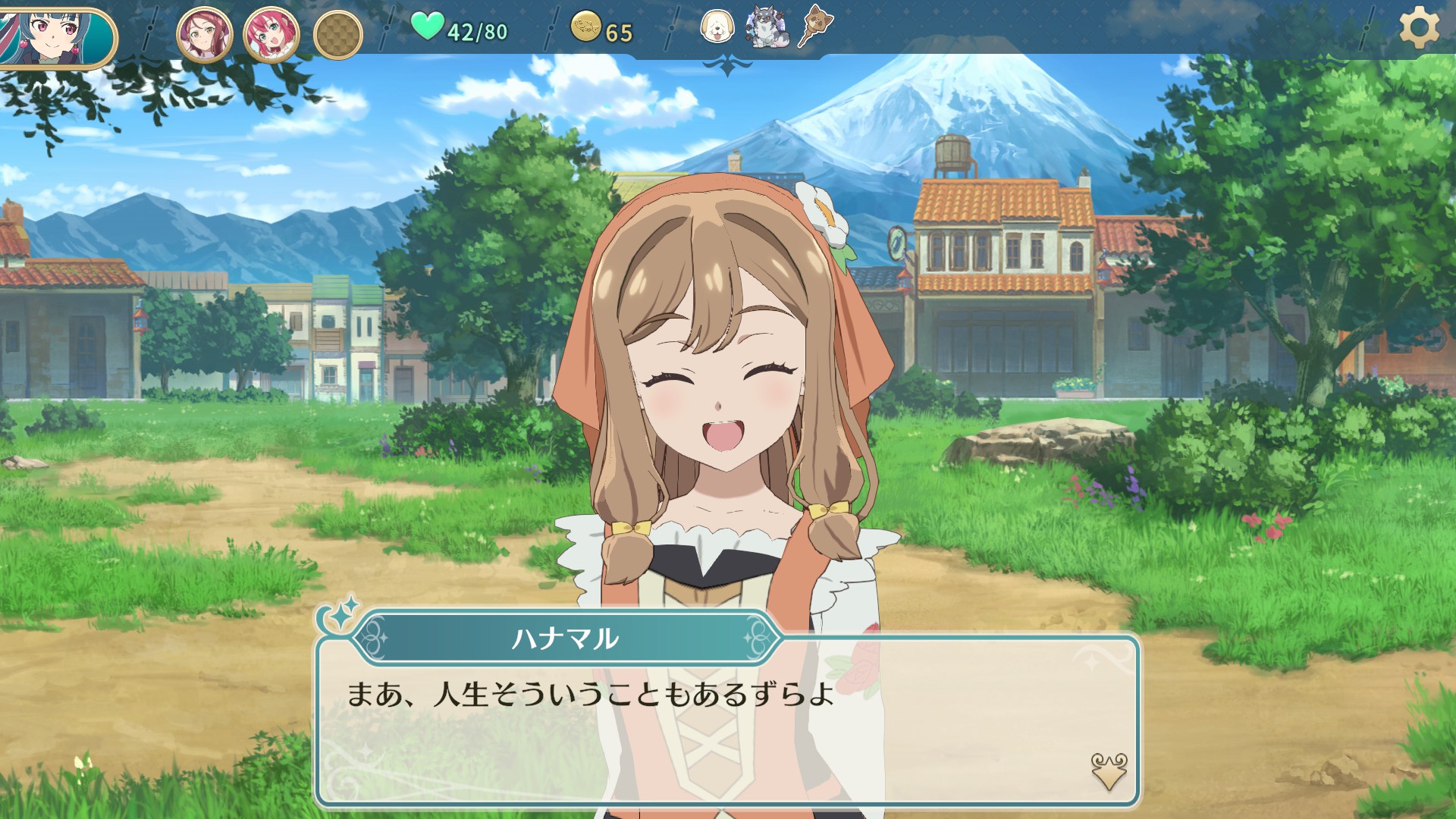This screenshot has width=1456, height=819.
Task: Select the dark-red-haired party member portrait
Action: pyautogui.click(x=204, y=34)
